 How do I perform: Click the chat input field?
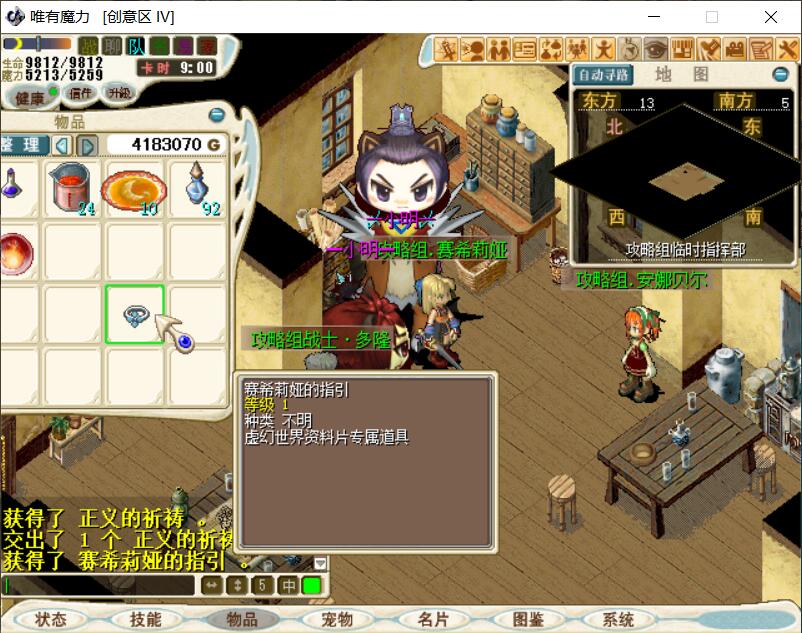point(98,585)
